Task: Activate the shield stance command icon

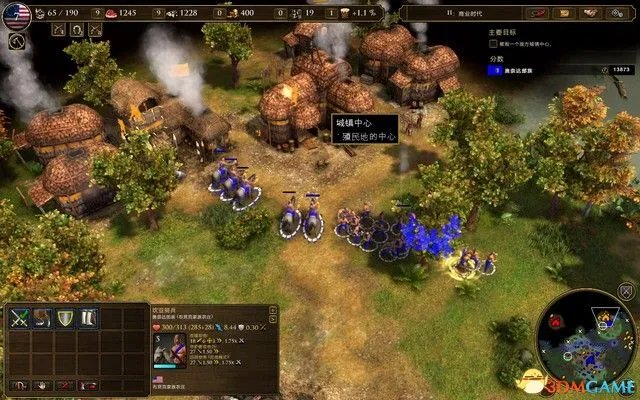Action: click(65, 318)
